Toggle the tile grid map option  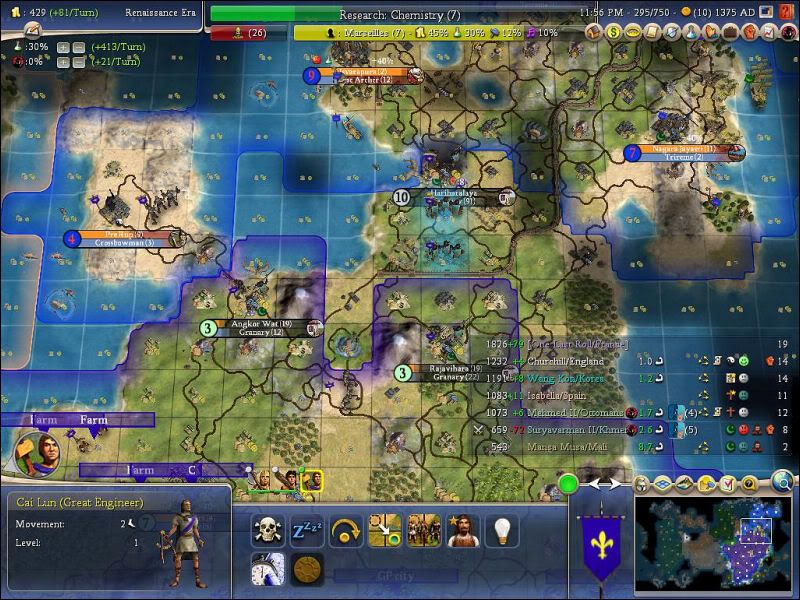click(x=664, y=485)
